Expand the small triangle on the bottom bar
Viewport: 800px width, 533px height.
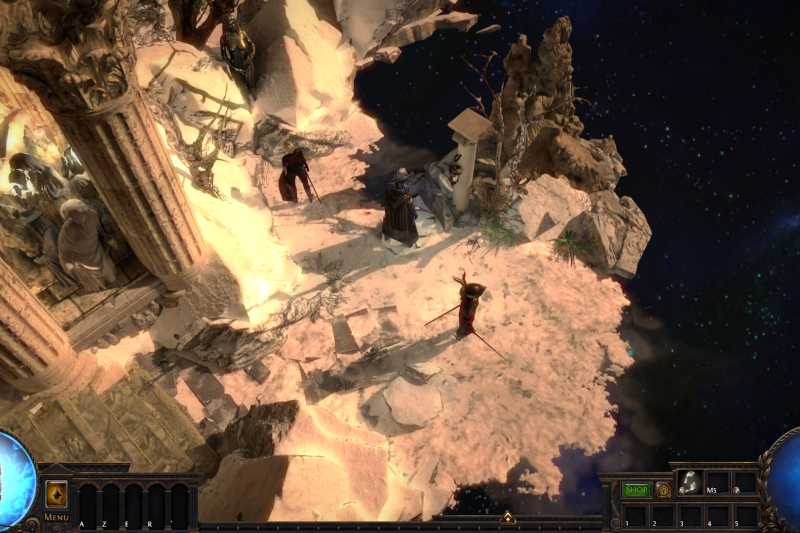pyautogui.click(x=507, y=517)
